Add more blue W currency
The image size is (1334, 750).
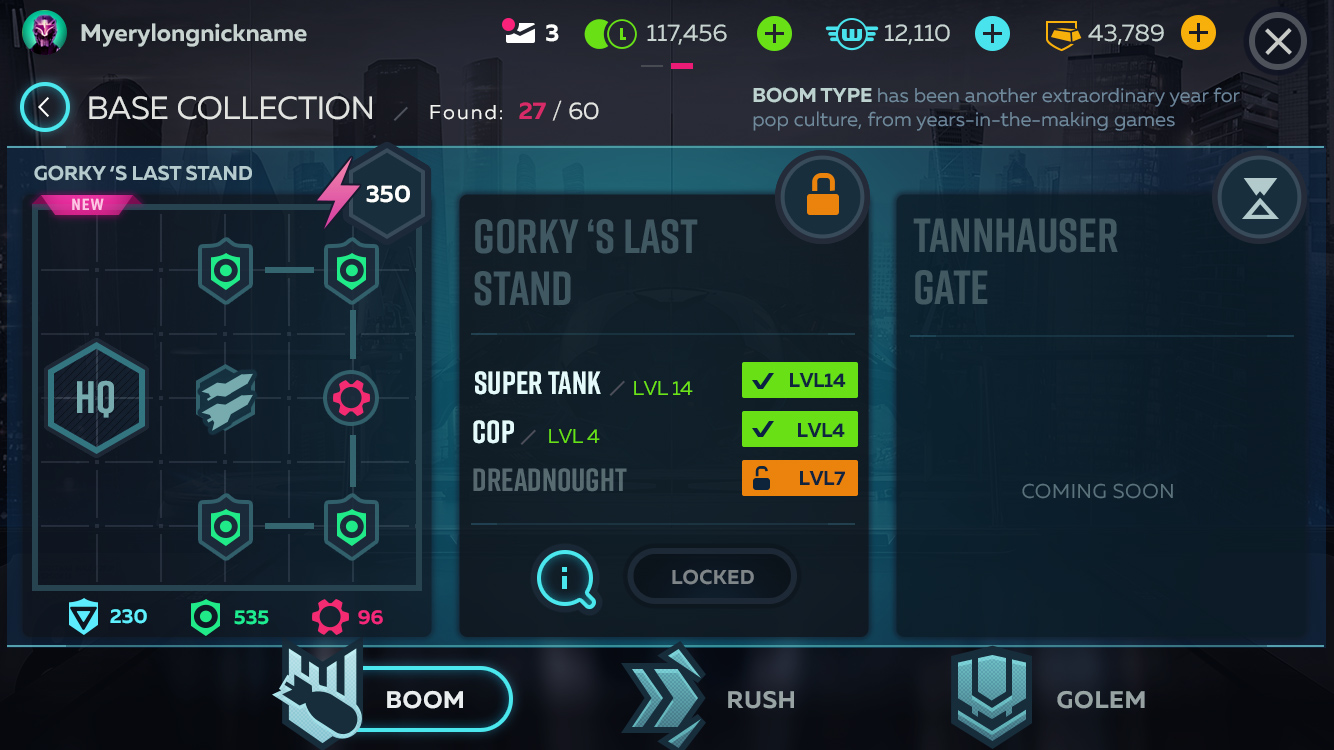click(992, 34)
